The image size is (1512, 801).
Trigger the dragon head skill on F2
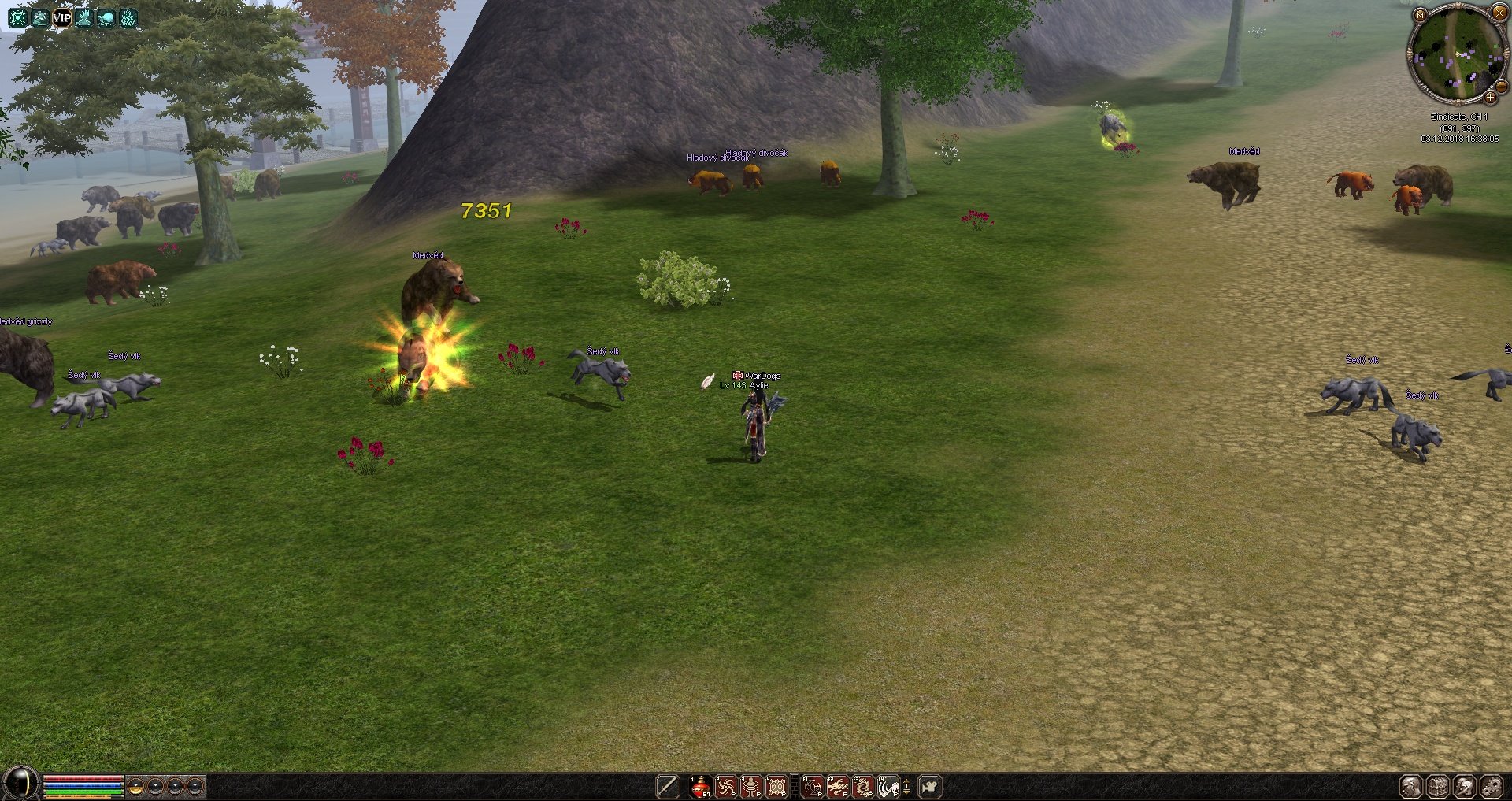click(x=837, y=786)
